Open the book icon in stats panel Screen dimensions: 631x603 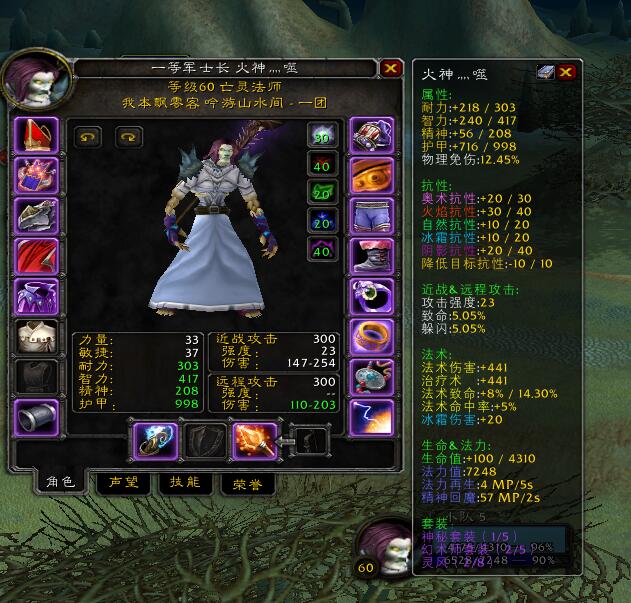click(x=544, y=72)
